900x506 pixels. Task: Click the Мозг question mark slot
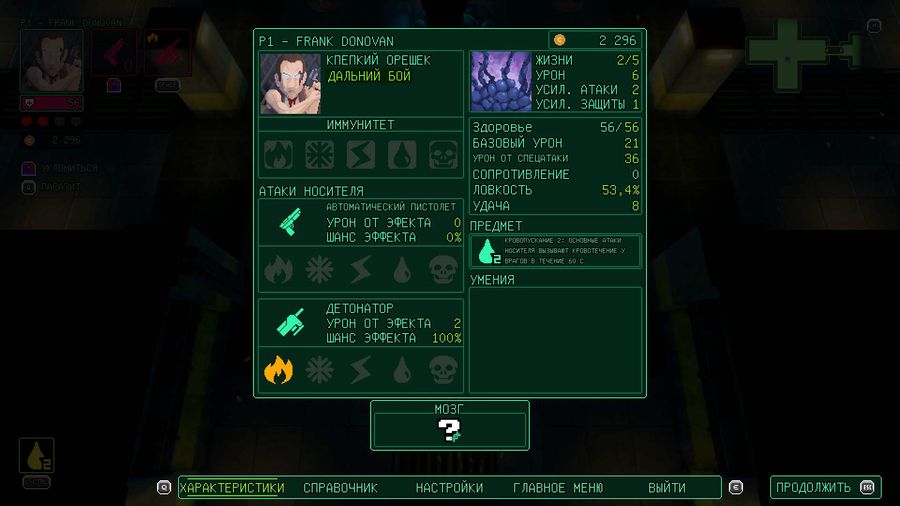pyautogui.click(x=449, y=431)
